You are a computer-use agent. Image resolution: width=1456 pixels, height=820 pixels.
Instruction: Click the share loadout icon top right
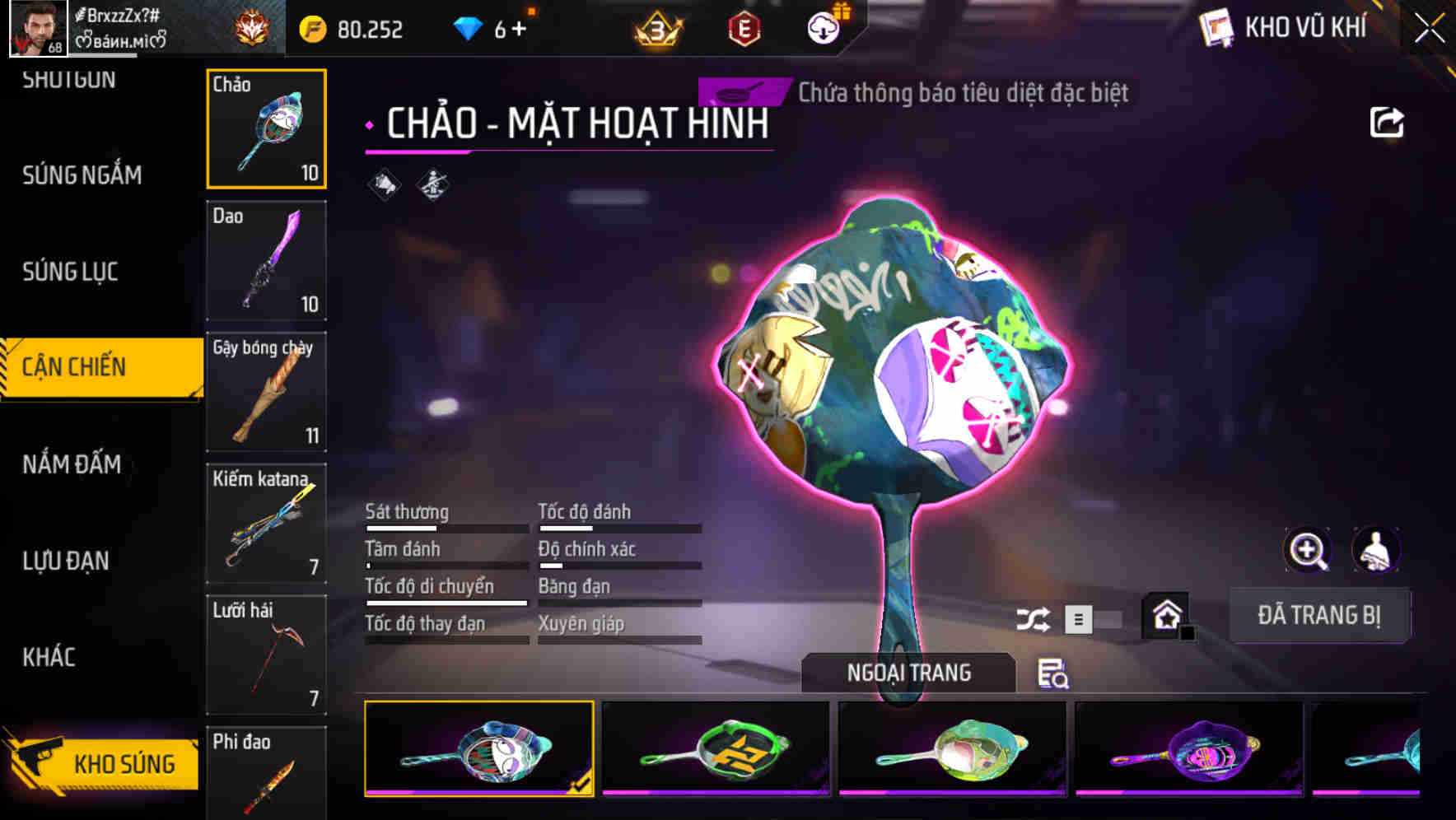[x=1388, y=122]
